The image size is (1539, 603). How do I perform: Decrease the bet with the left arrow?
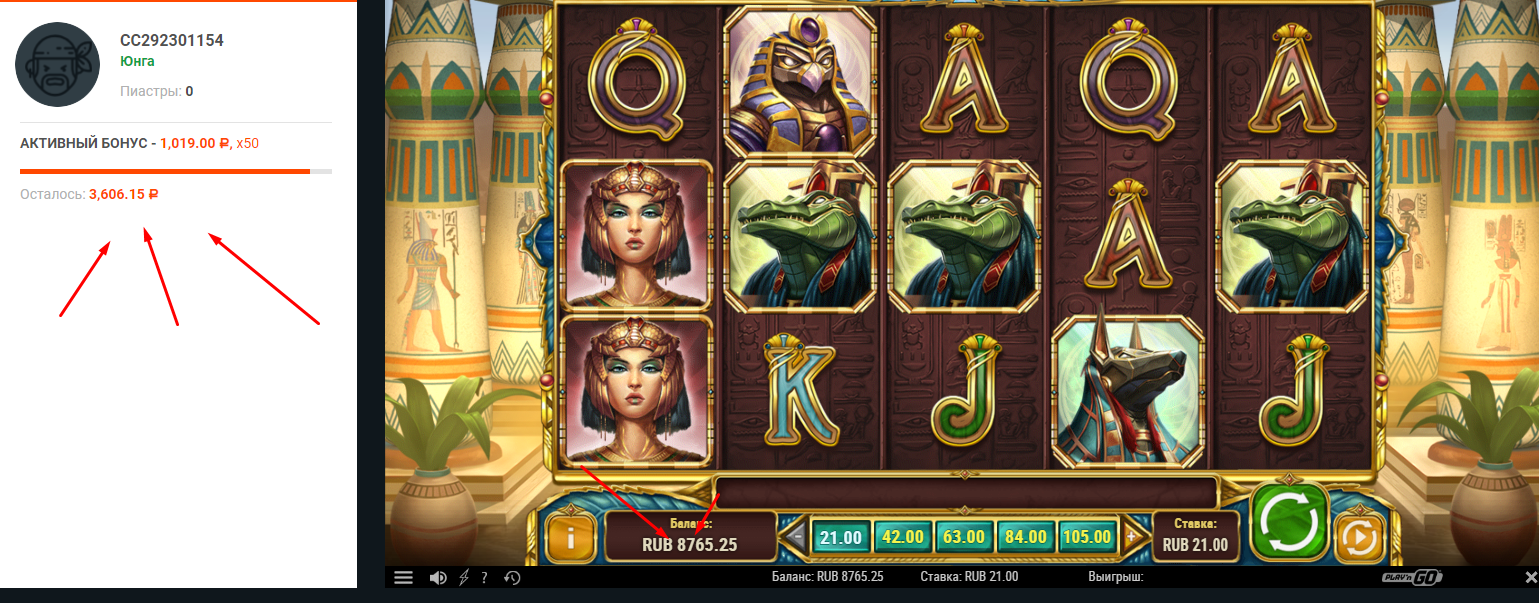point(796,537)
